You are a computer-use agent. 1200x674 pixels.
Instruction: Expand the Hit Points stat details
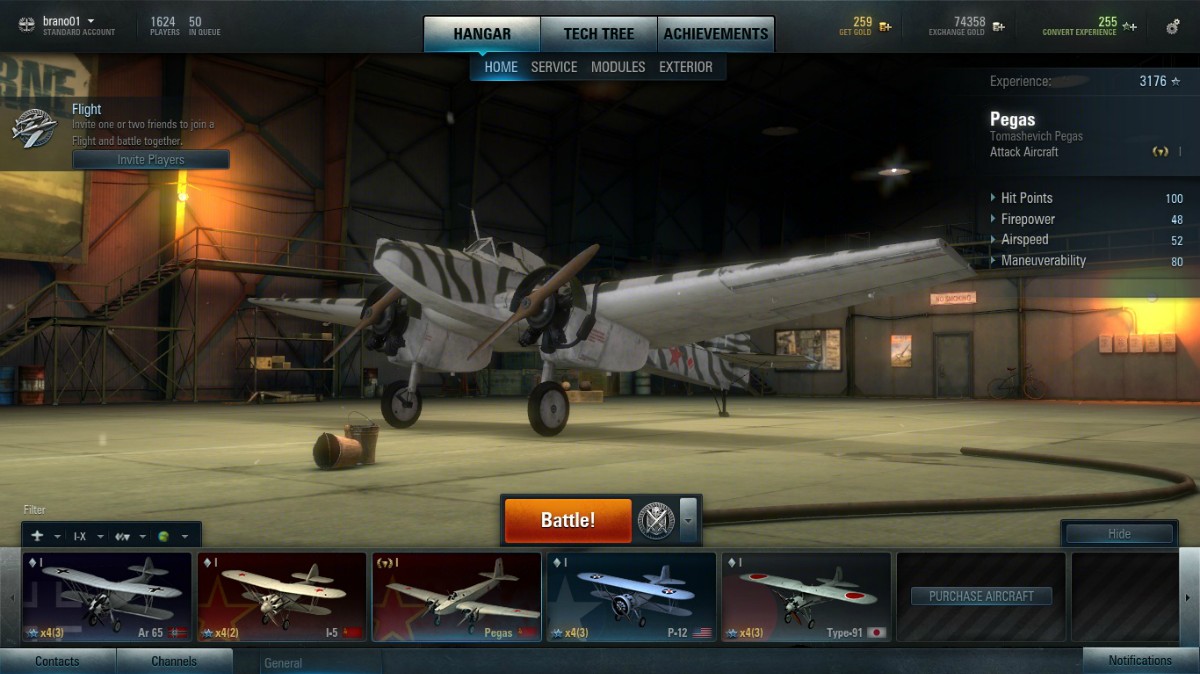[1027, 198]
